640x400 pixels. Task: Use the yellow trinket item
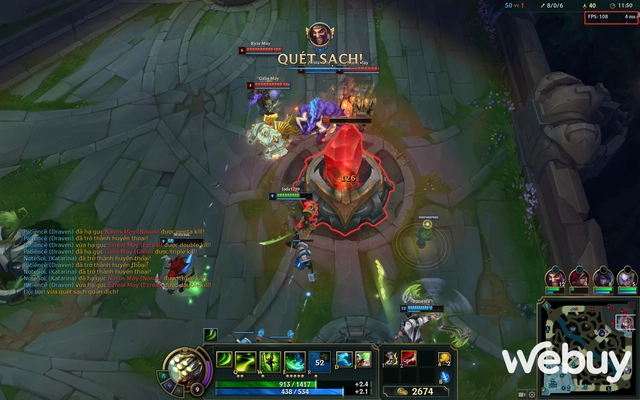point(445,358)
